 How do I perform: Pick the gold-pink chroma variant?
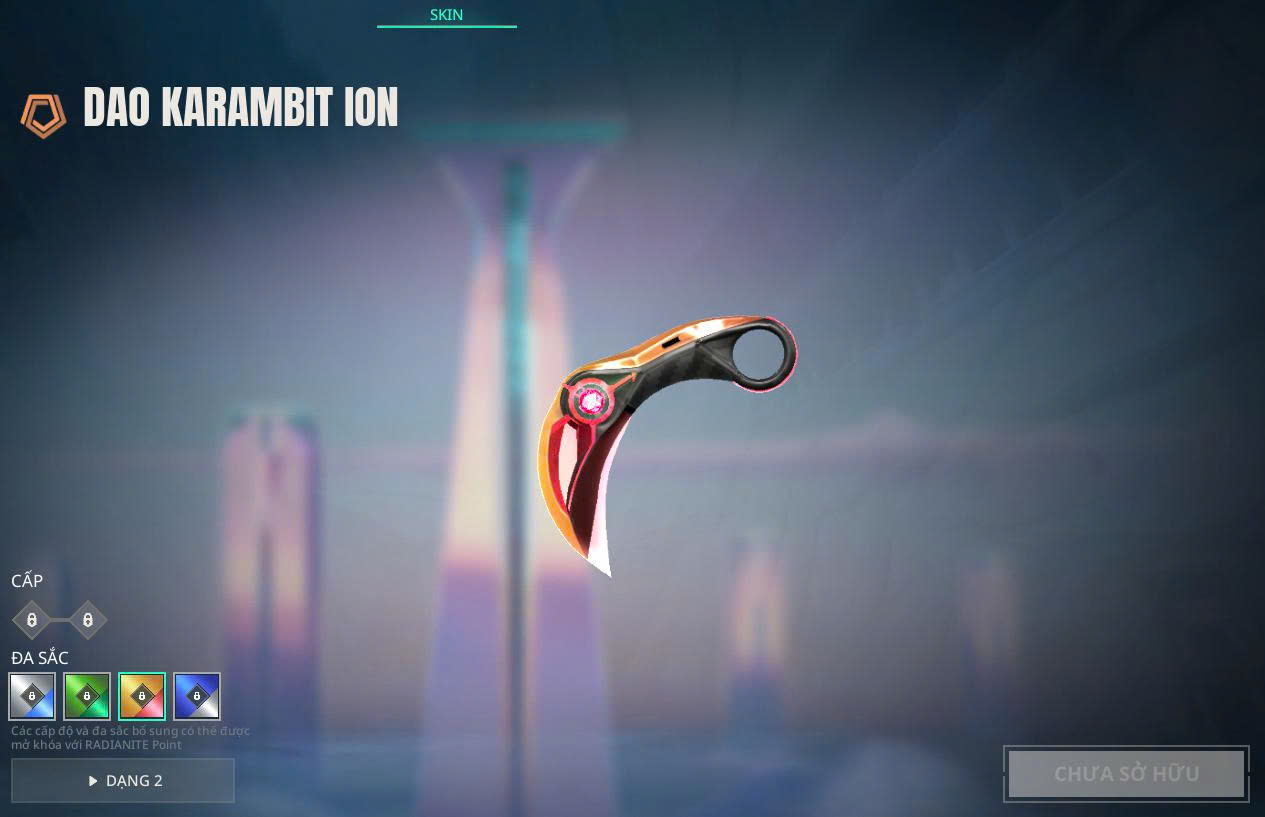(142, 696)
